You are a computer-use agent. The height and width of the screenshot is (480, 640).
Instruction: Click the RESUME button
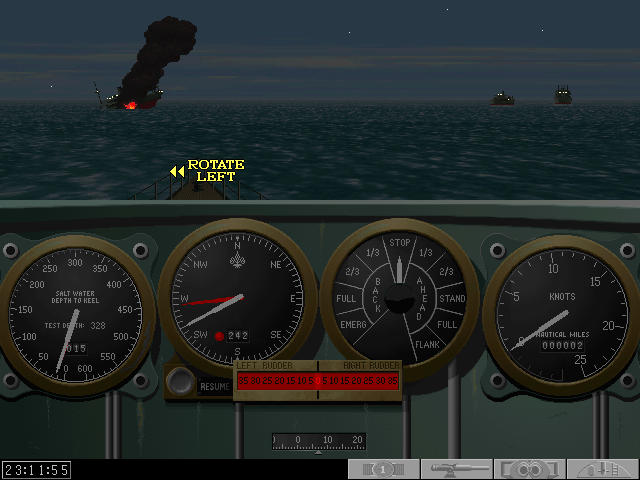pos(214,386)
